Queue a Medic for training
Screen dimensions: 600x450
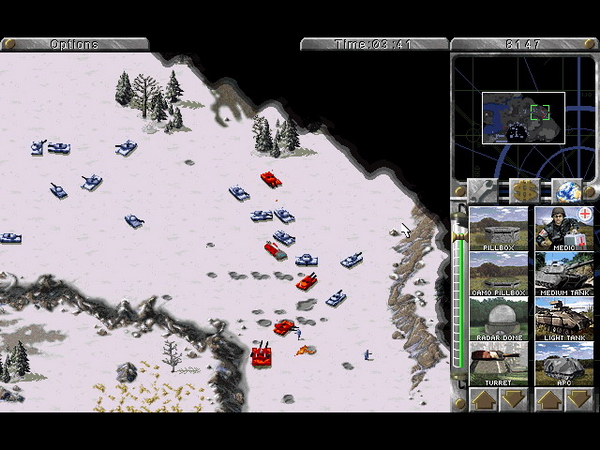pyautogui.click(x=564, y=228)
